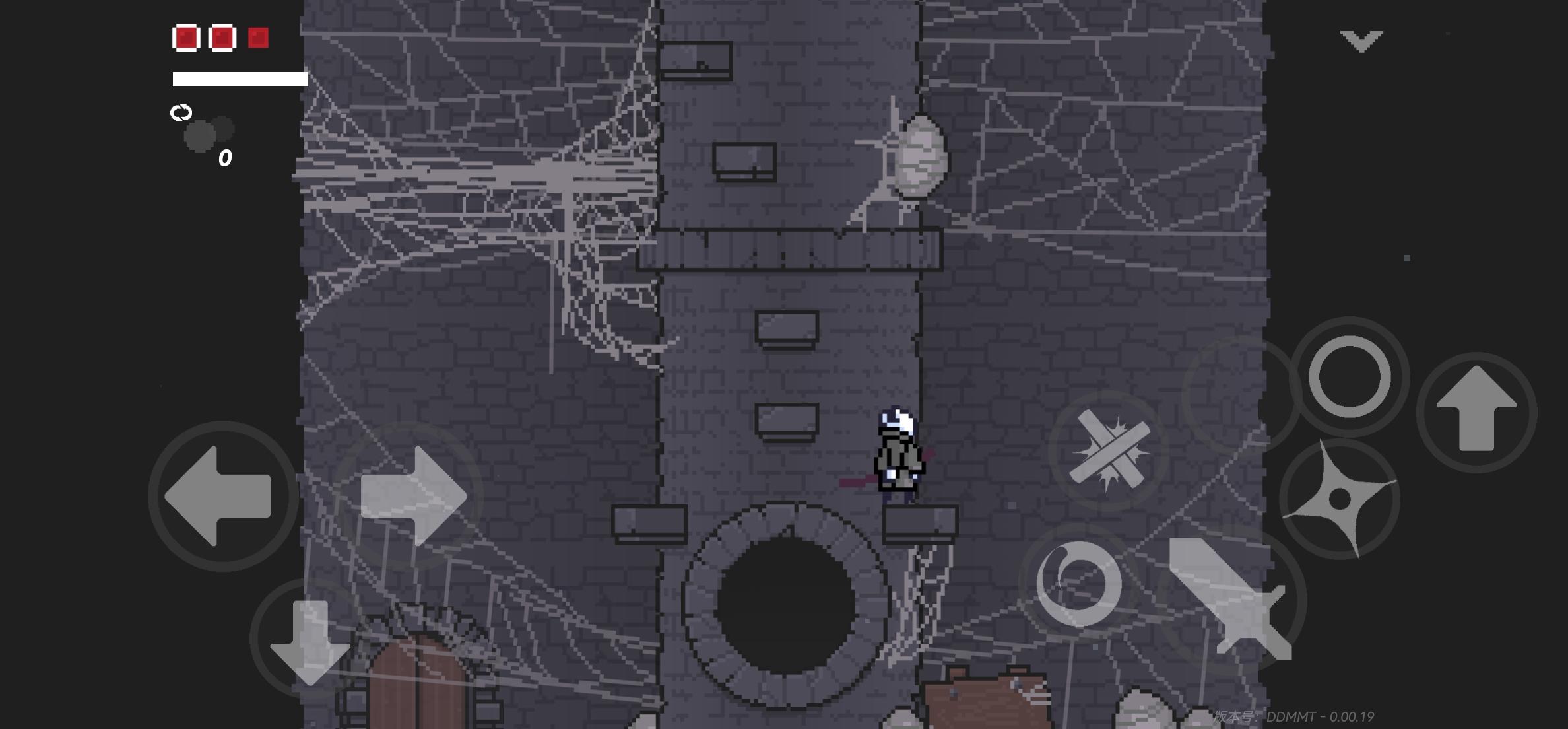This screenshot has width=1568, height=729.
Task: Click the white stamina bar
Action: pyautogui.click(x=240, y=78)
